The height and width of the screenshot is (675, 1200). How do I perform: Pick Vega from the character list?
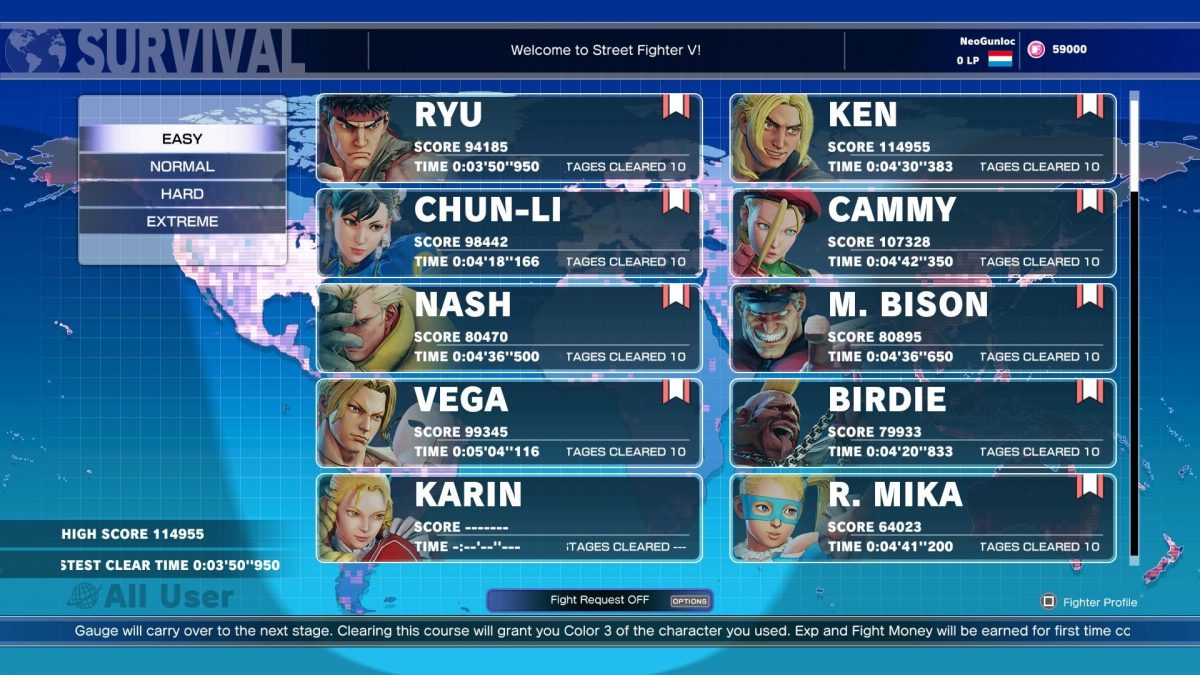(509, 423)
